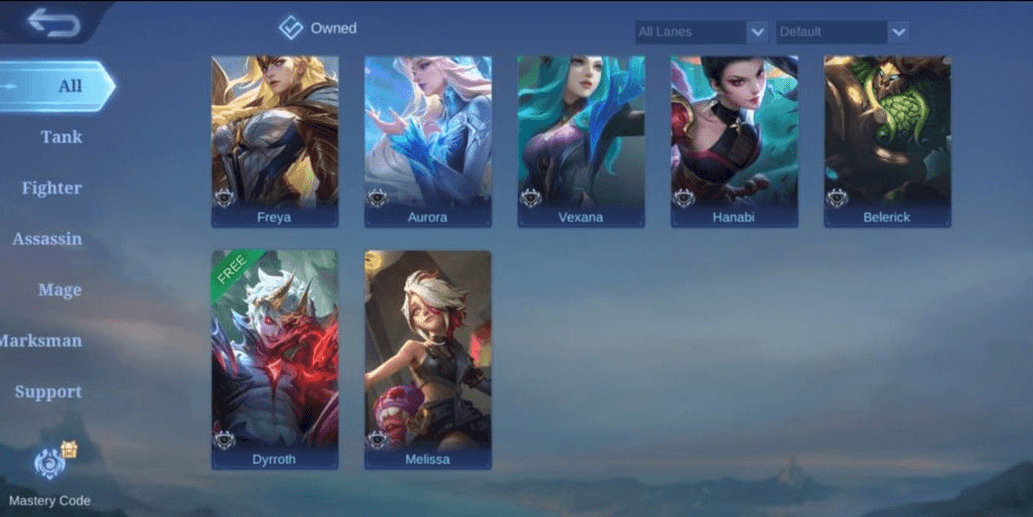Open the Default sort dropdown
1033x517 pixels.
coord(842,32)
